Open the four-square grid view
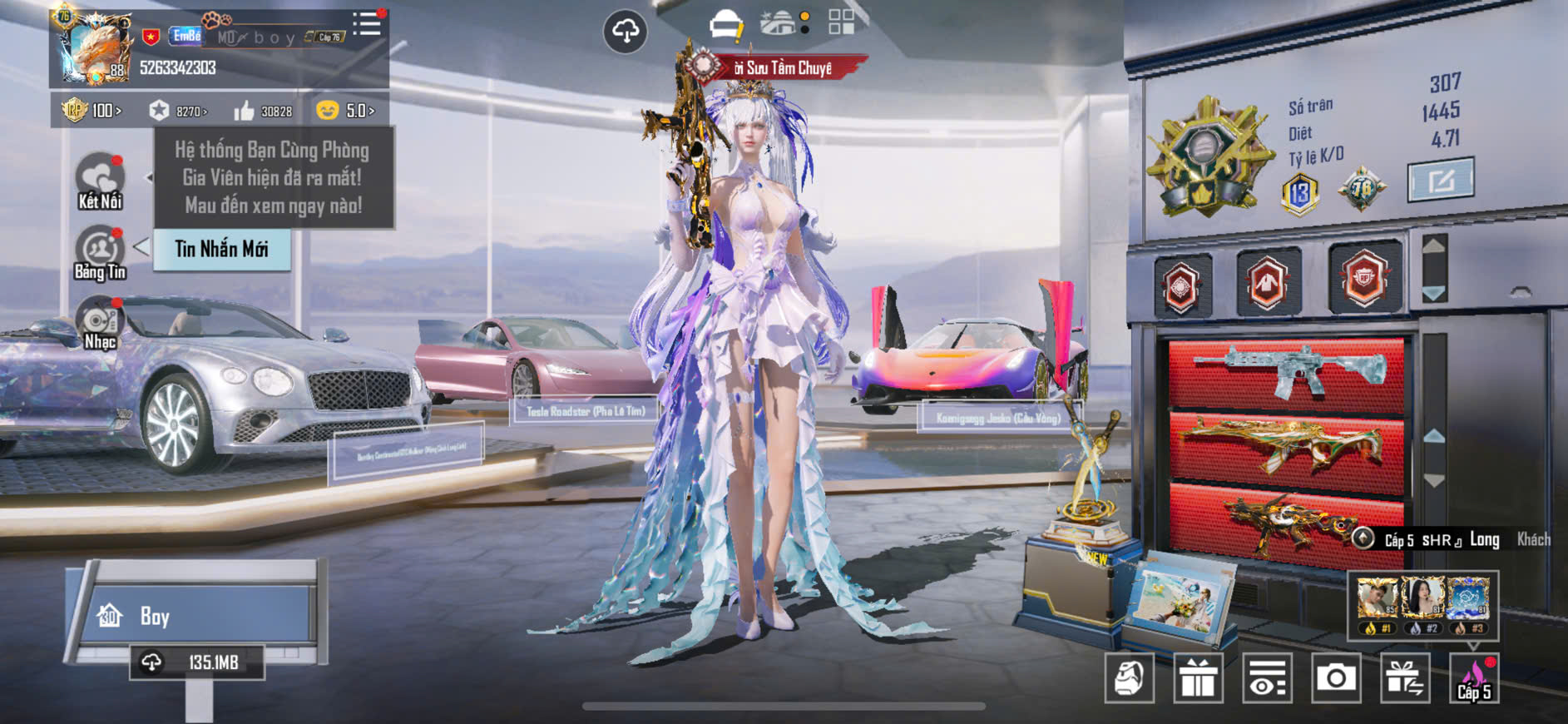1568x724 pixels. (x=841, y=22)
